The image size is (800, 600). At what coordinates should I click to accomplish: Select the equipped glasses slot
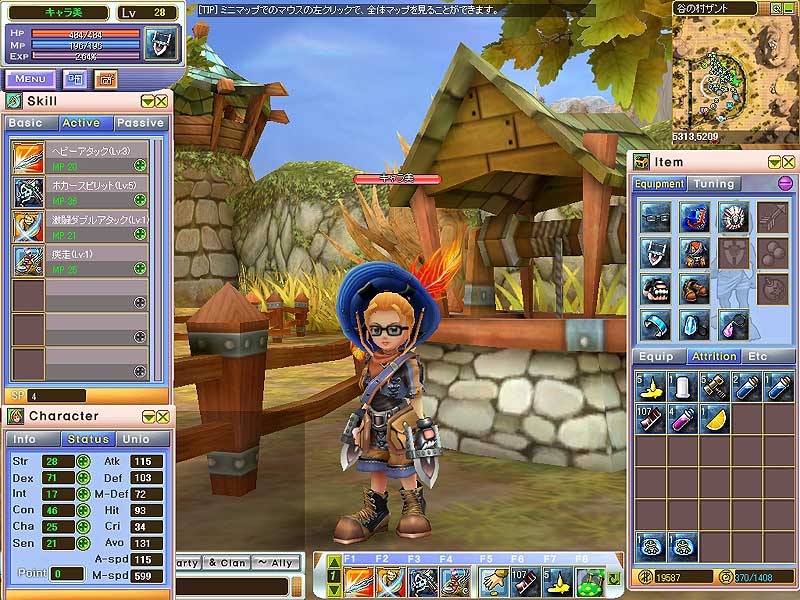click(x=654, y=217)
